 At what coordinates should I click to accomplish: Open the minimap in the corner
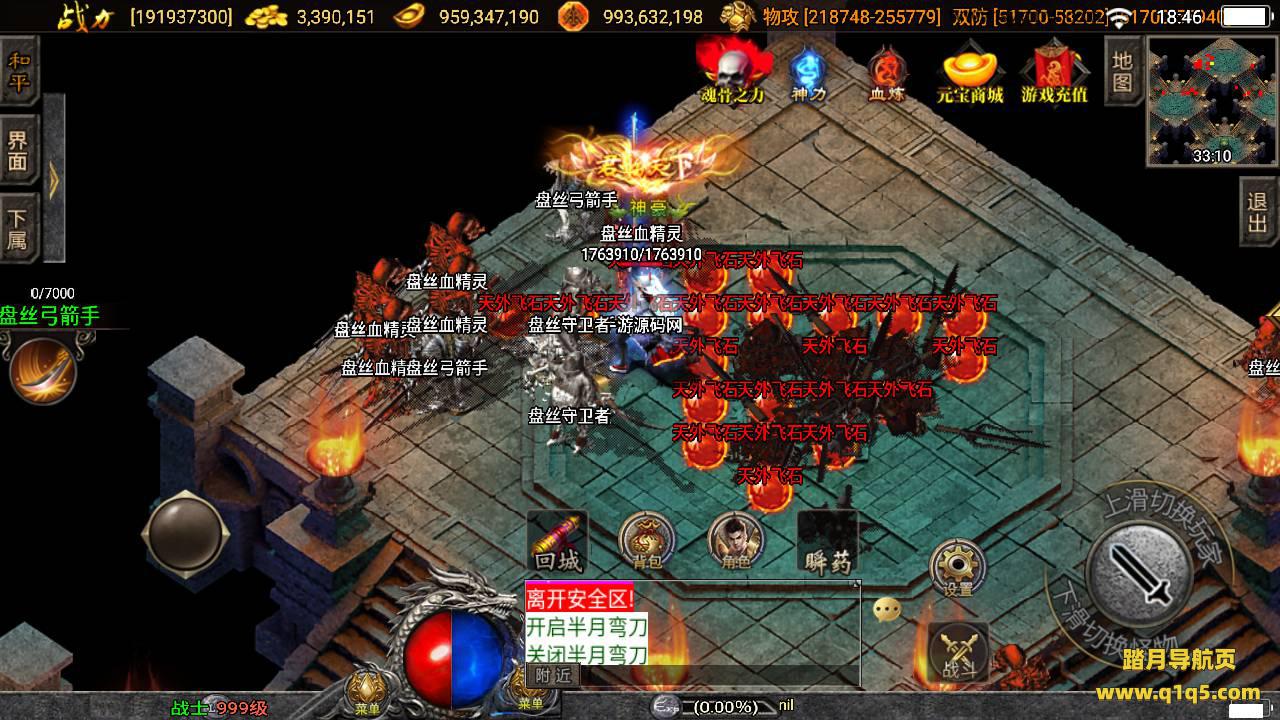tap(1211, 100)
